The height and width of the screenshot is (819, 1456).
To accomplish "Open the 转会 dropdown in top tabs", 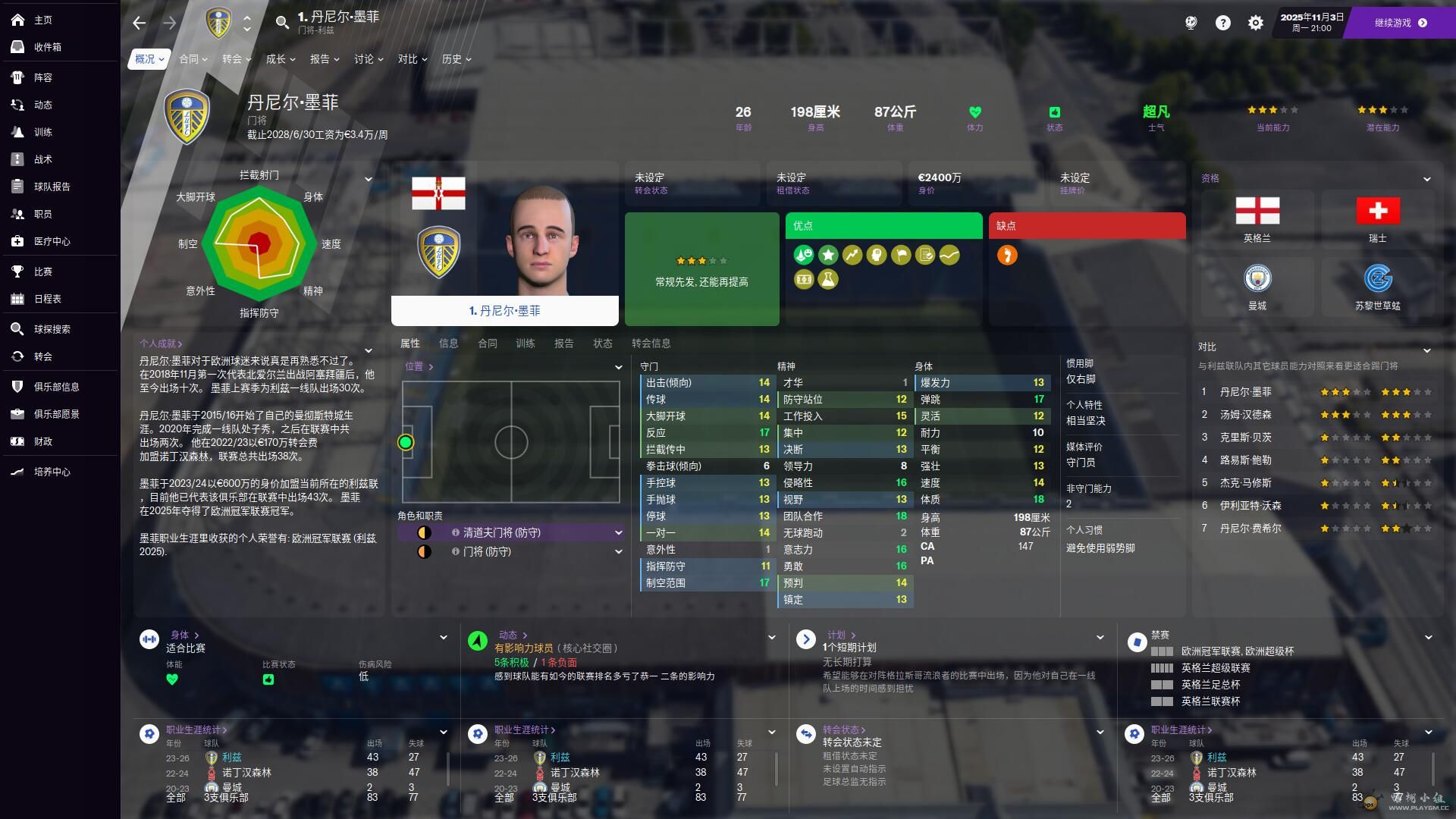I will 236,59.
